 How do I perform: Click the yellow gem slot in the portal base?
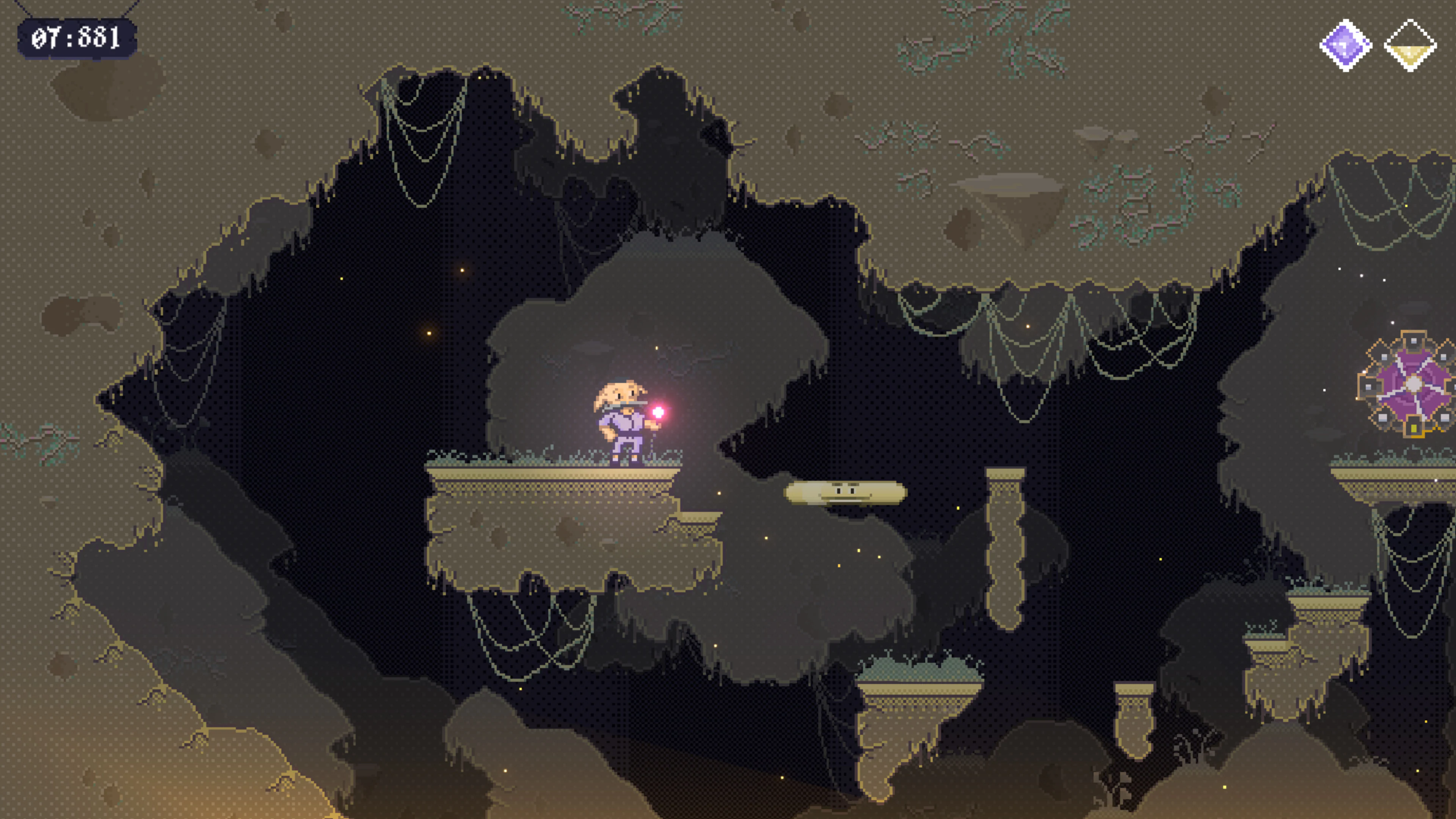(1414, 428)
